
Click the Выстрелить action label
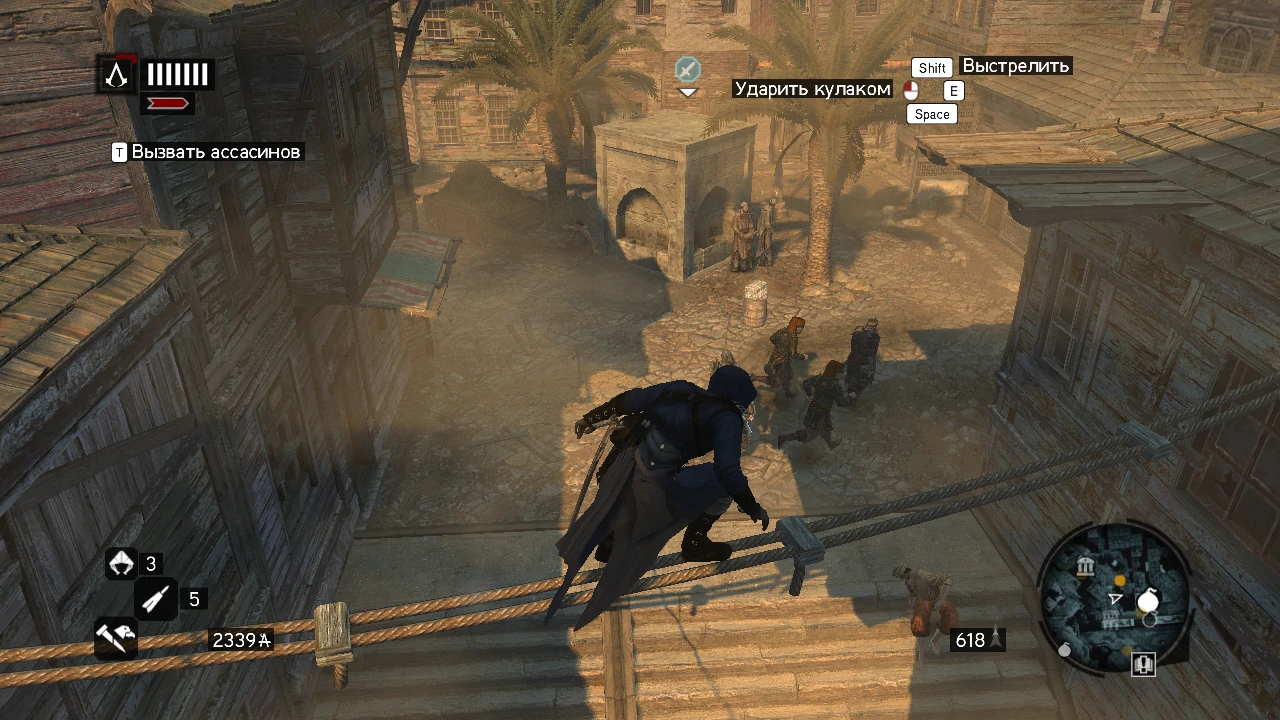point(1016,66)
